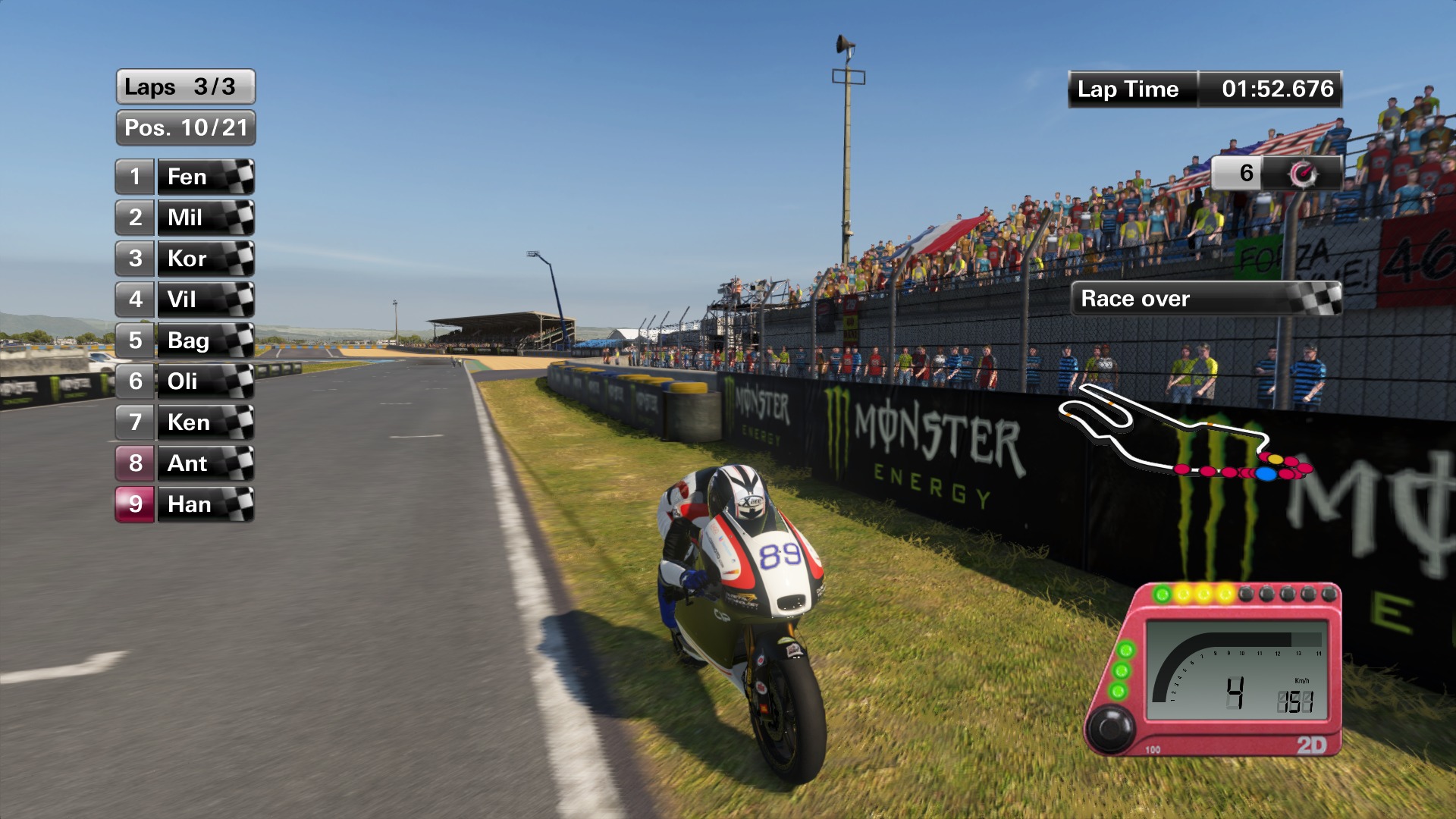Viewport: 1456px width, 819px height.
Task: Select the rewind stopwatch icon
Action: click(x=1303, y=174)
